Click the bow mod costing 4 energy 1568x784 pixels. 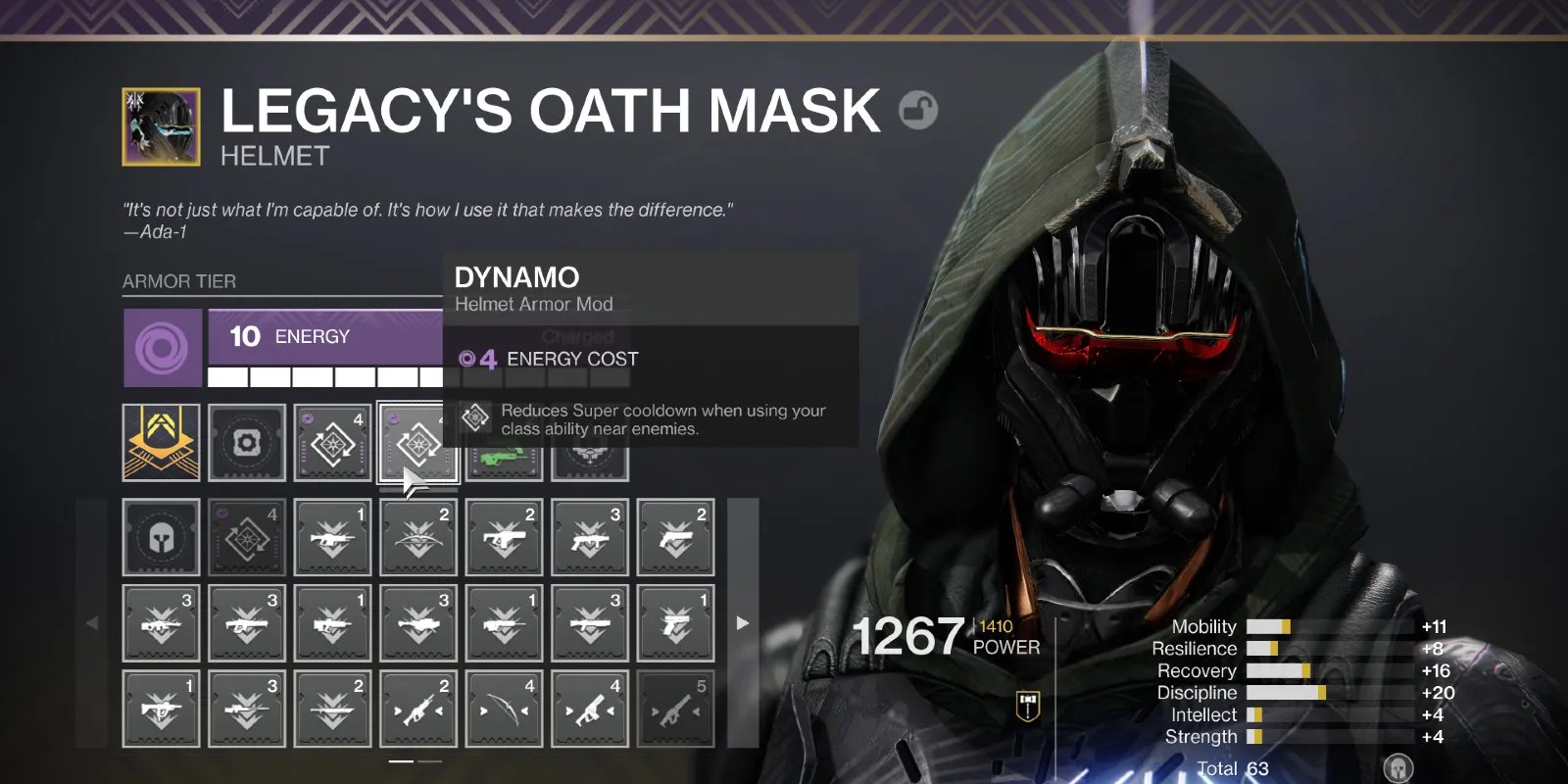[503, 708]
